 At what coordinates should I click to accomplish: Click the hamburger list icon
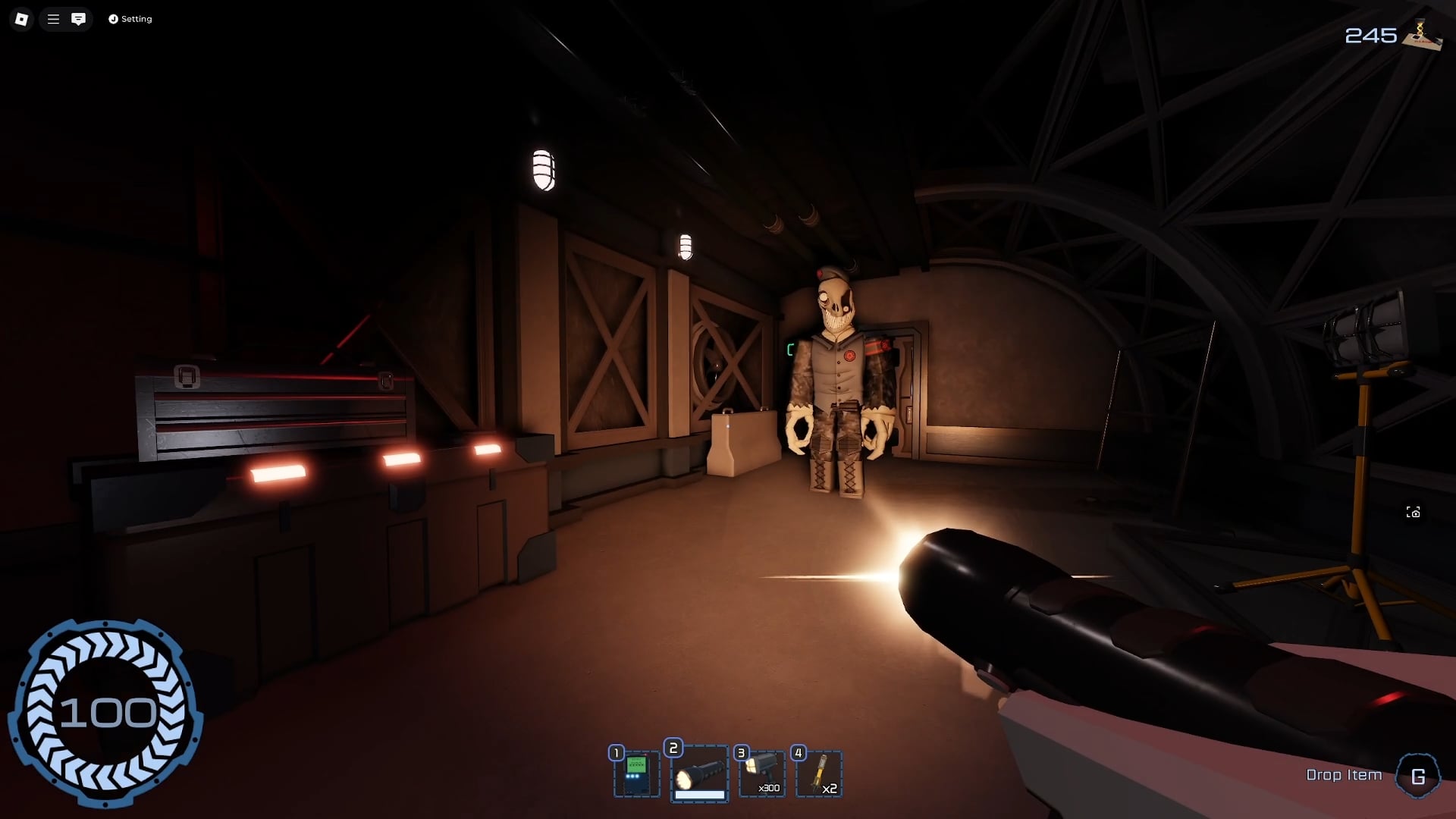(52, 19)
